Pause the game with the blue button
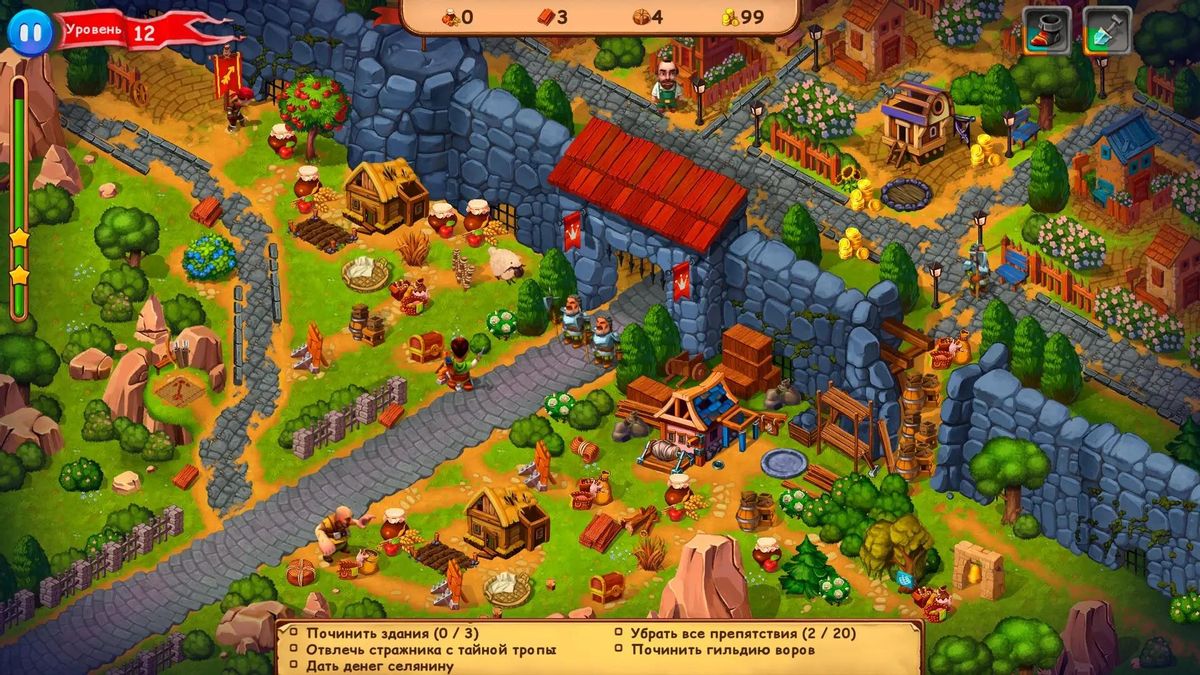The width and height of the screenshot is (1200, 675). pyautogui.click(x=29, y=31)
